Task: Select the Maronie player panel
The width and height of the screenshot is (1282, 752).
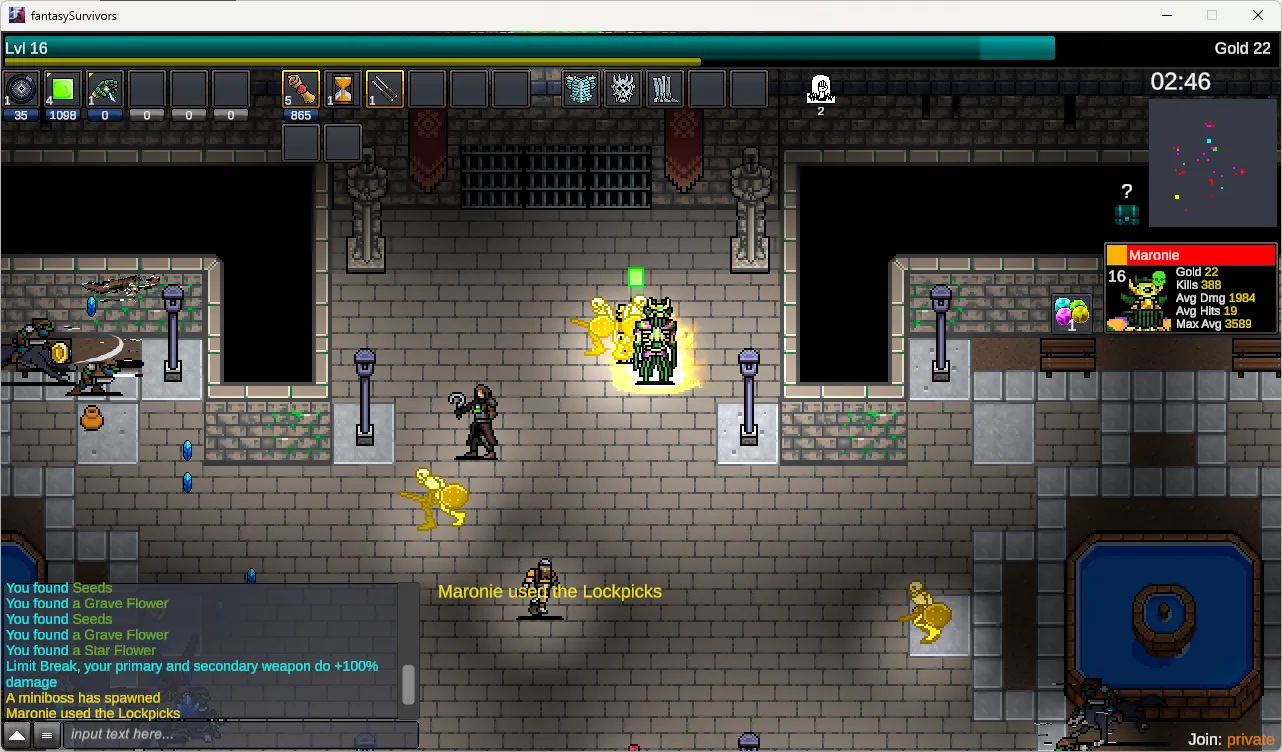Action: tap(1191, 288)
